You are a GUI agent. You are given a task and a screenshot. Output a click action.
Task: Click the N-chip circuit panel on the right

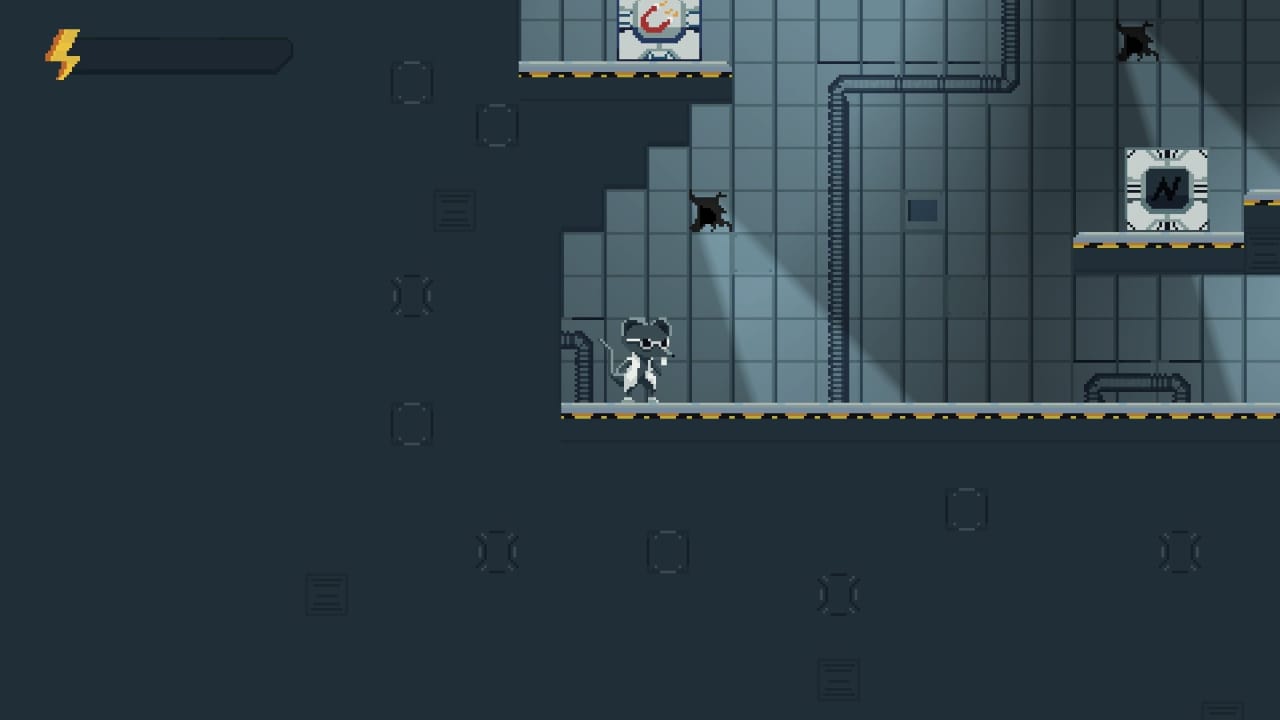[1166, 188]
